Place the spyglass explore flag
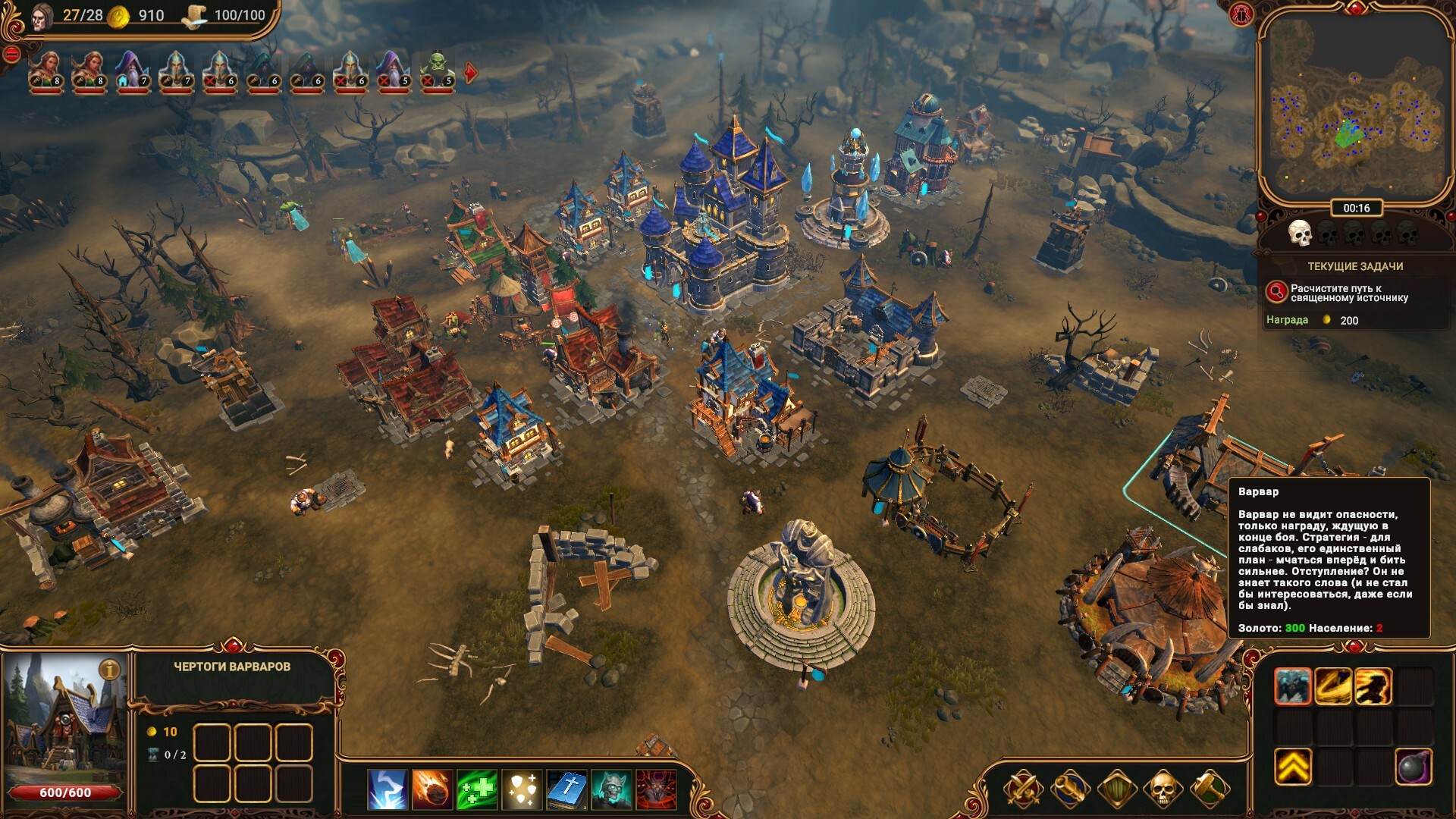 click(1069, 789)
